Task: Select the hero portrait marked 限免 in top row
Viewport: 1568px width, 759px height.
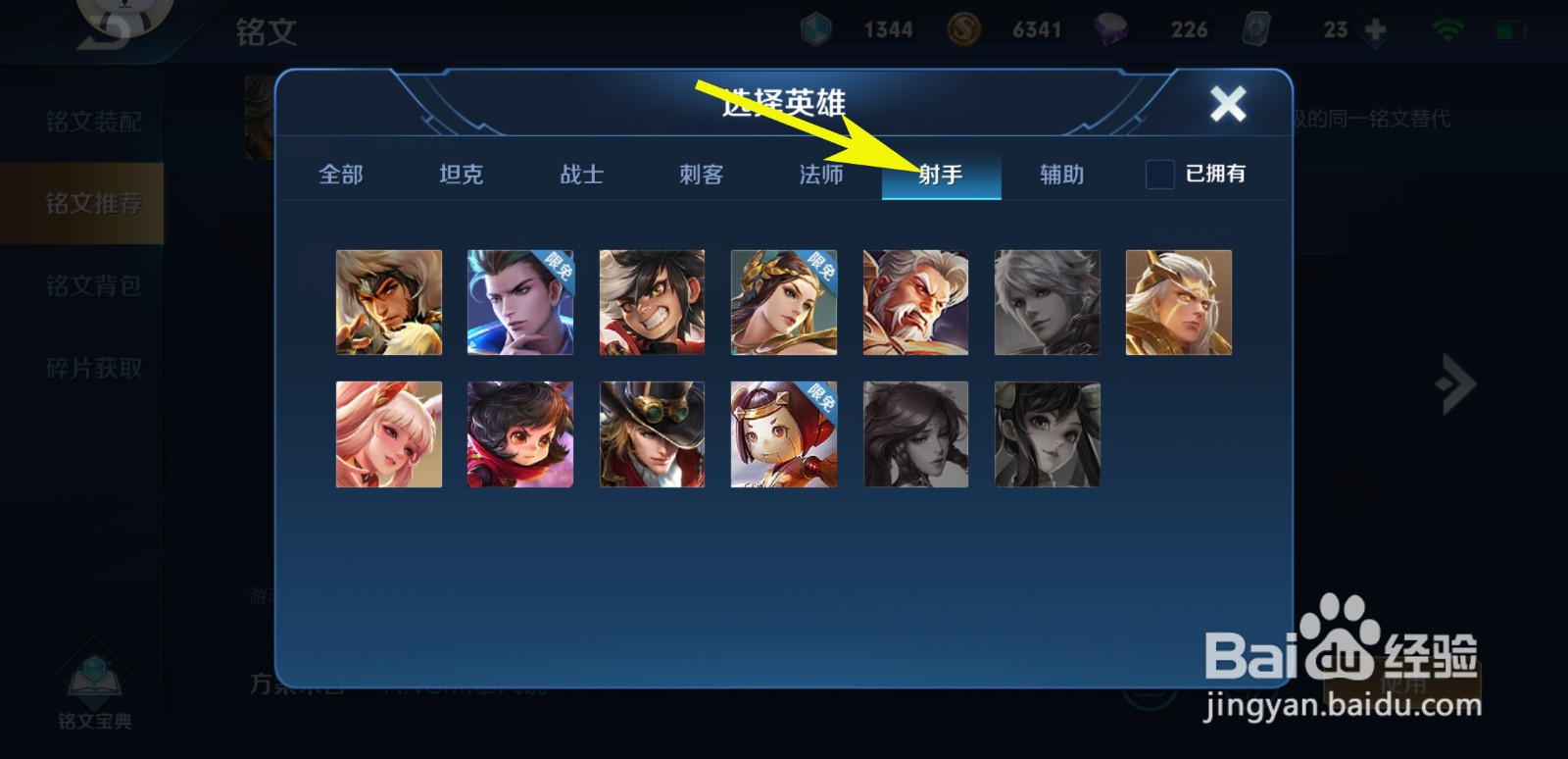Action: tap(520, 302)
